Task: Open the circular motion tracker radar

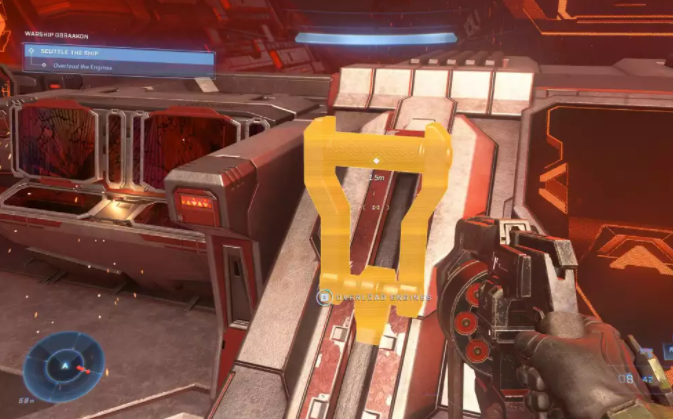Action: [65, 366]
